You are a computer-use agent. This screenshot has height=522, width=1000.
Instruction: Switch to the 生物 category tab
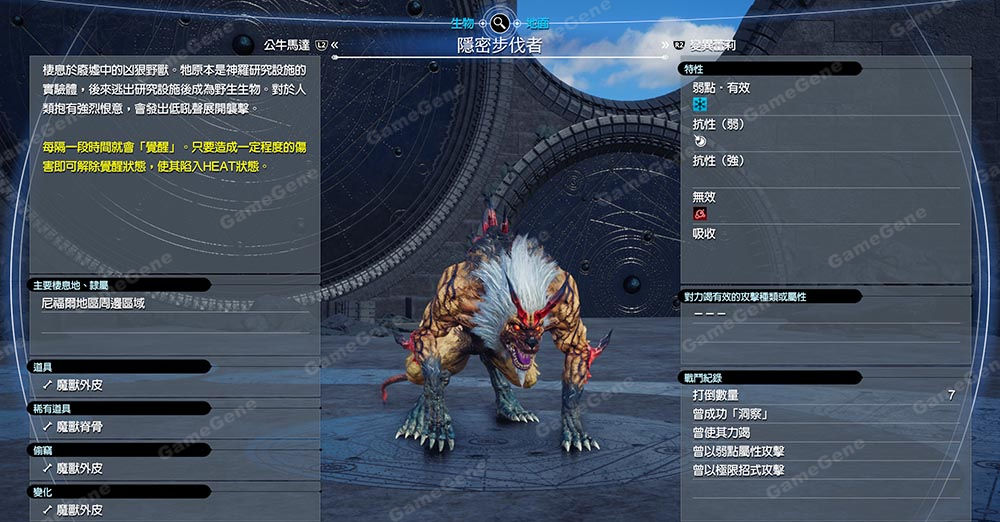click(463, 22)
